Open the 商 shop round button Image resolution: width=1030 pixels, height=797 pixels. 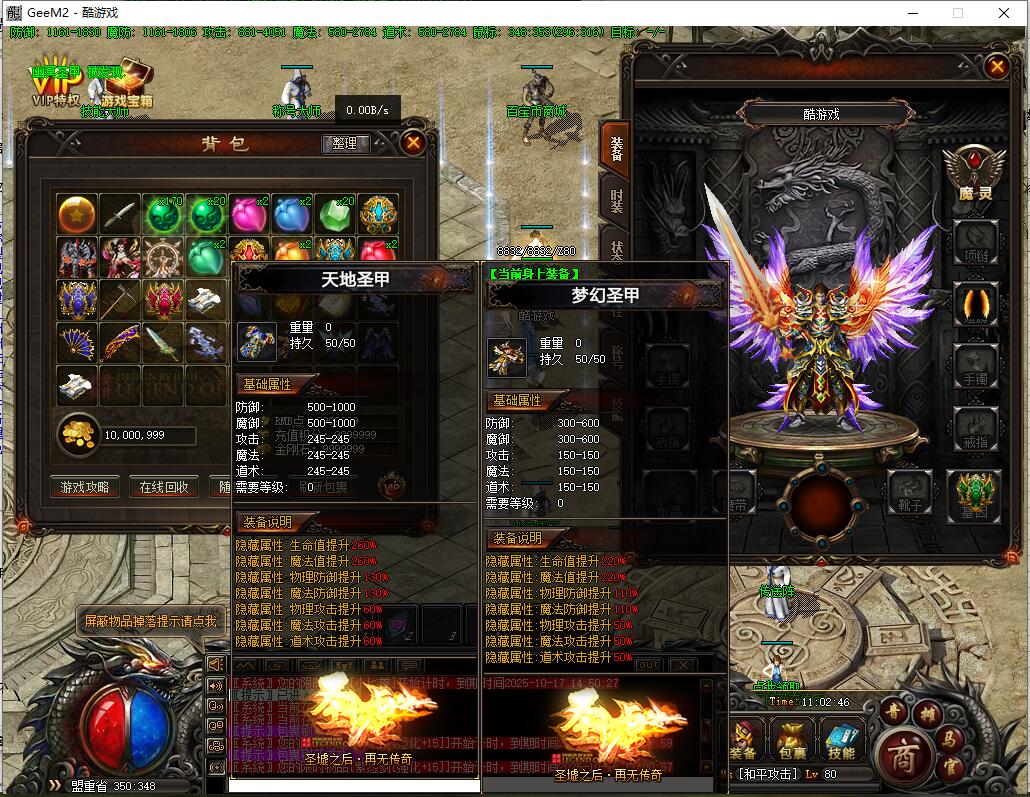905,752
